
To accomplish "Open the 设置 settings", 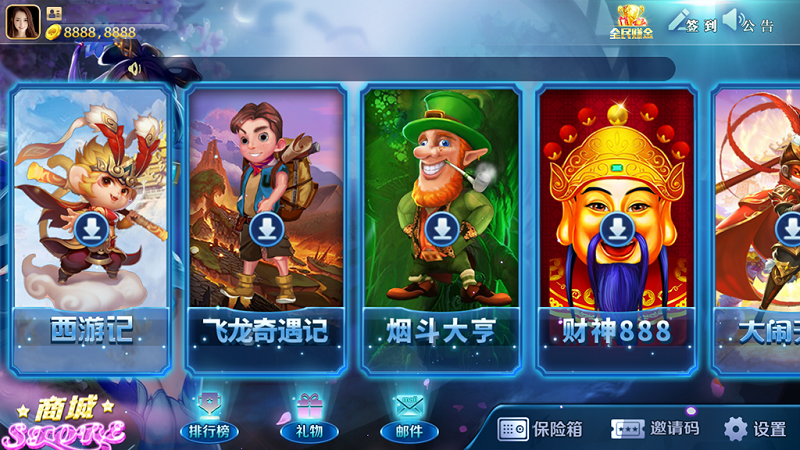I will pyautogui.click(x=755, y=429).
